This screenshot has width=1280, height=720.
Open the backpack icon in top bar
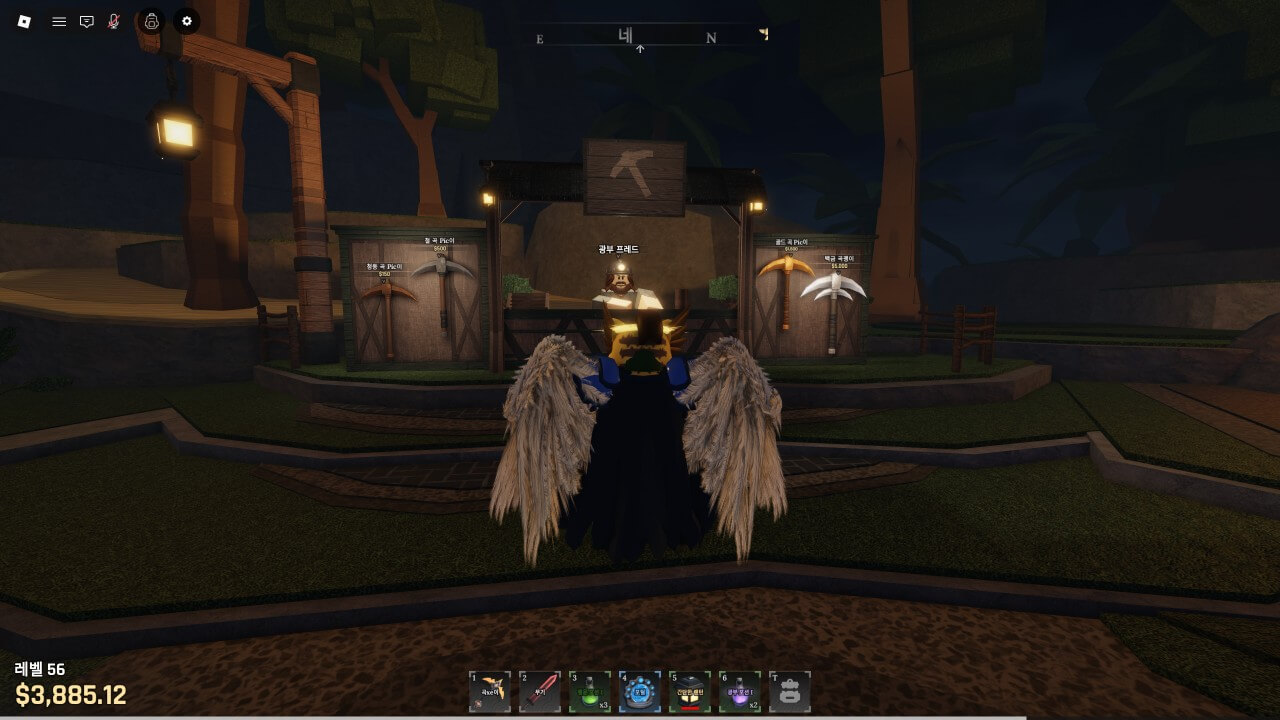(151, 21)
